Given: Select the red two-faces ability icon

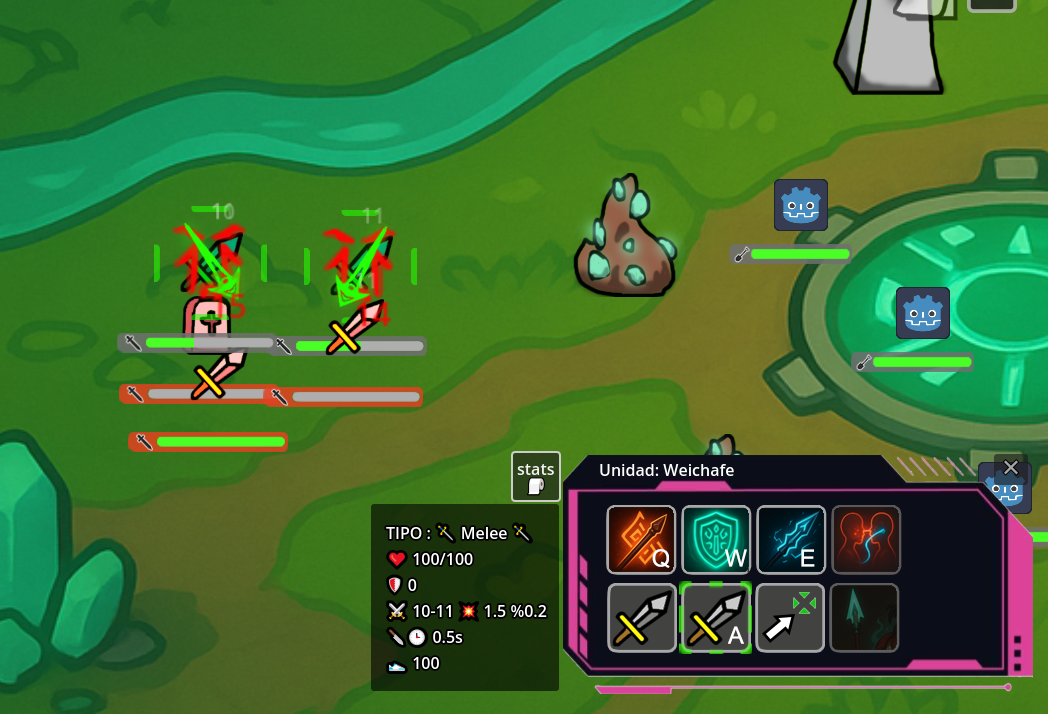Looking at the screenshot, I should [866, 540].
